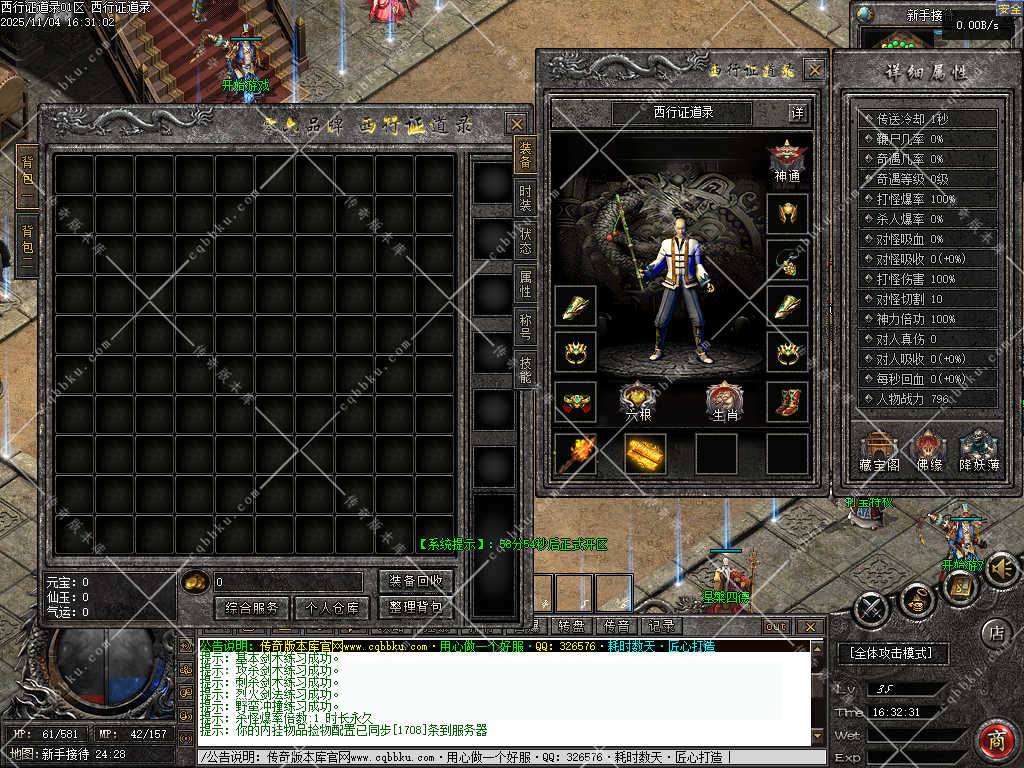1024x768 pixels.
Task: Toggle sound with the speaker icon
Action: pyautogui.click(x=1001, y=570)
